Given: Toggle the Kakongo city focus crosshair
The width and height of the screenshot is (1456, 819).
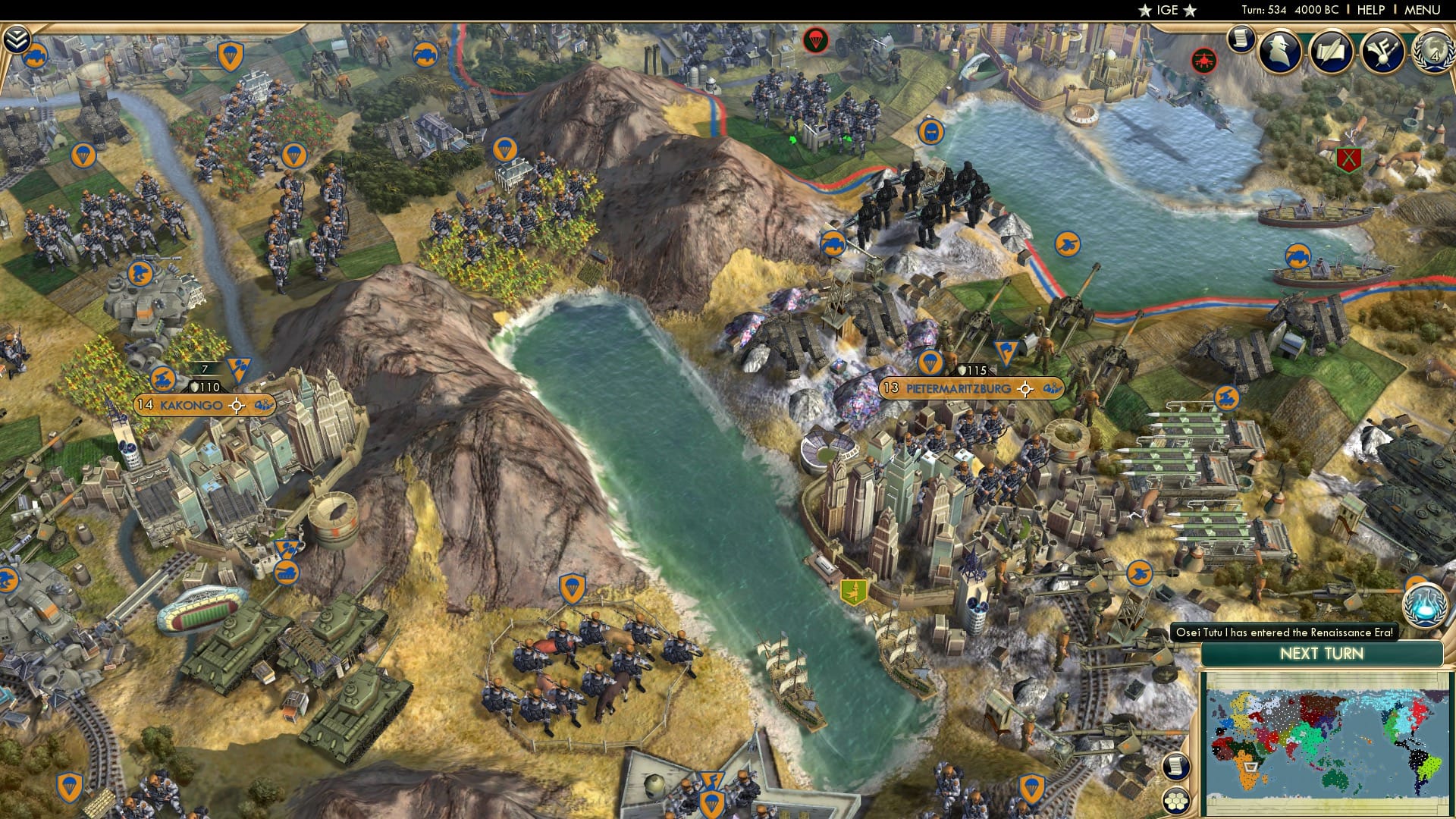Looking at the screenshot, I should 237,404.
